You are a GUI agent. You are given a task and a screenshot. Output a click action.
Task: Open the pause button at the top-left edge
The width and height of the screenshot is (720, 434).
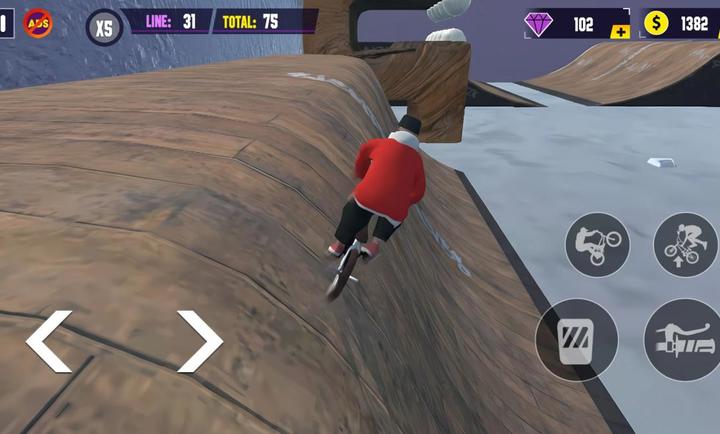coord(4,22)
